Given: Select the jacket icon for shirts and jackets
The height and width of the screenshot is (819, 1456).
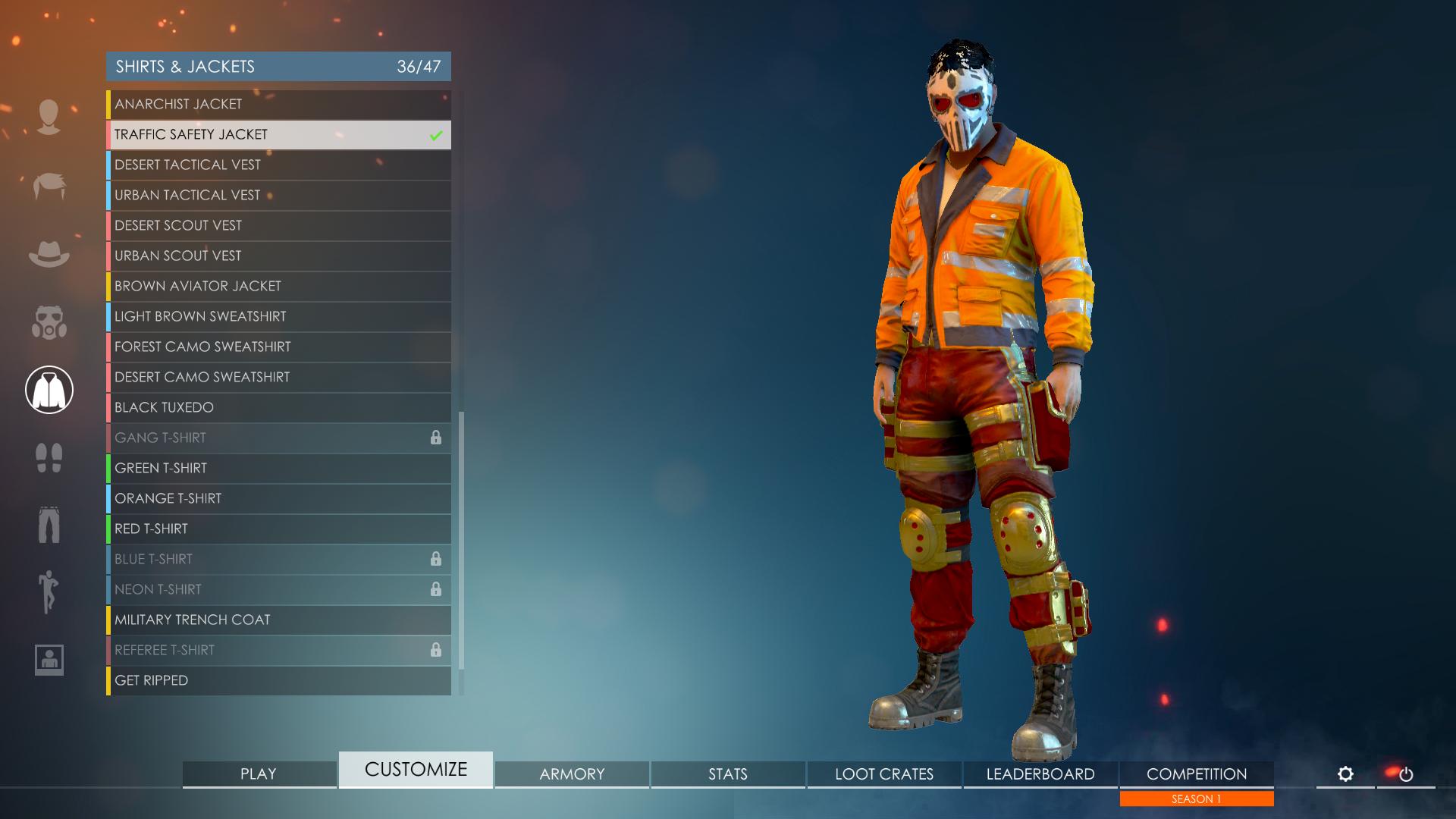Looking at the screenshot, I should pyautogui.click(x=49, y=389).
